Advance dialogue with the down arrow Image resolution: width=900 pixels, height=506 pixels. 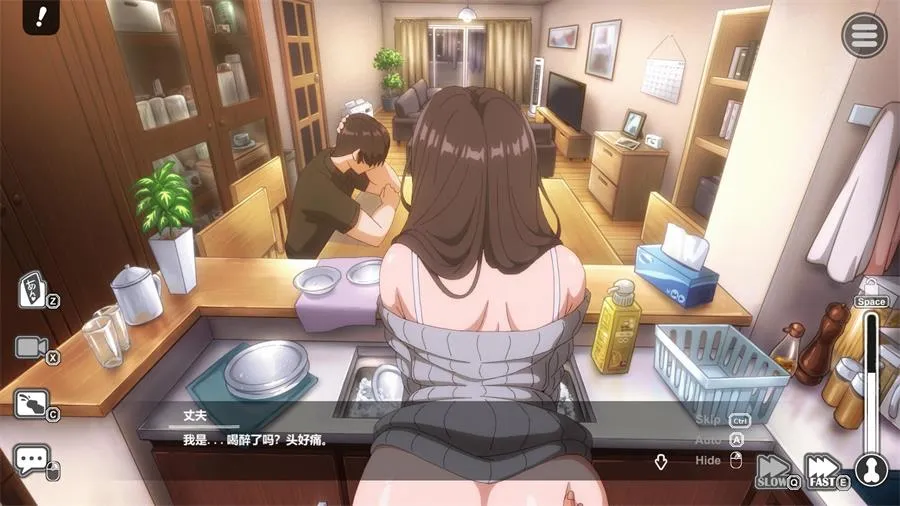pos(661,461)
